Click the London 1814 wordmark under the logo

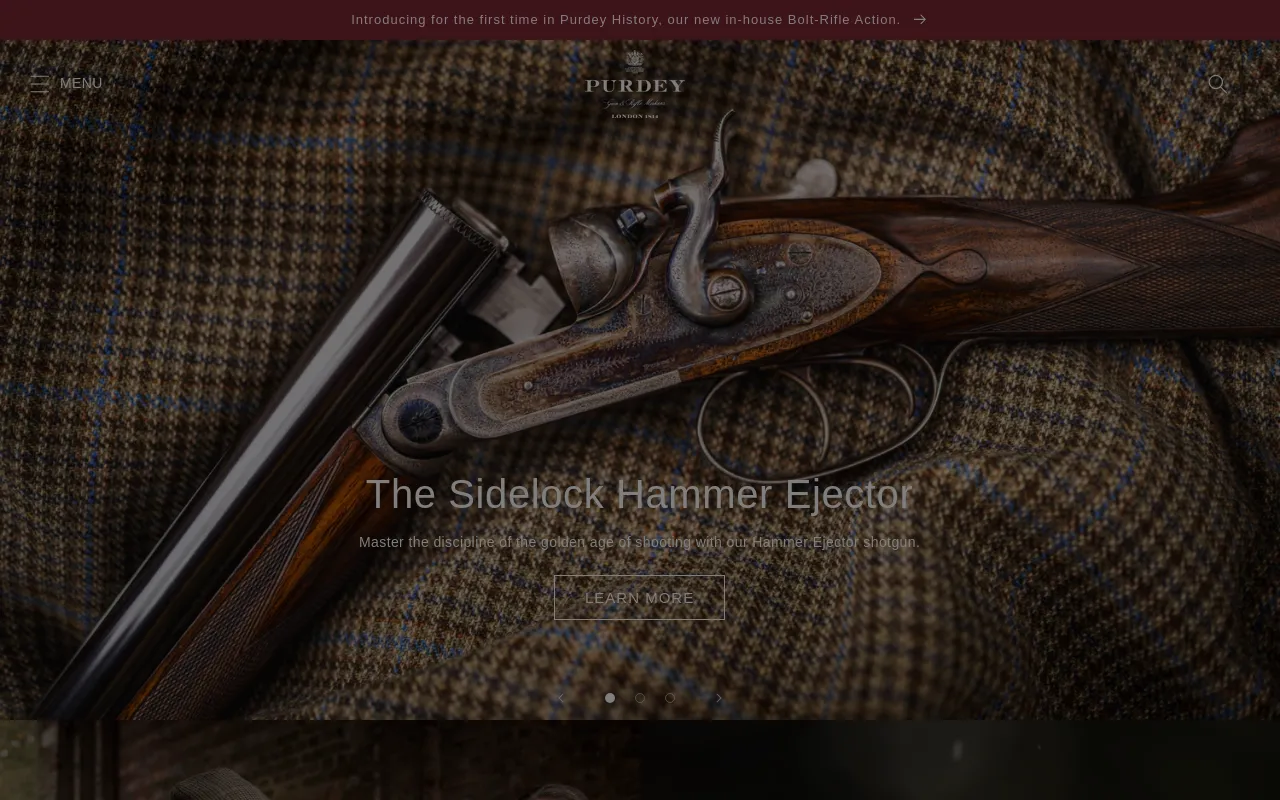pyautogui.click(x=634, y=115)
